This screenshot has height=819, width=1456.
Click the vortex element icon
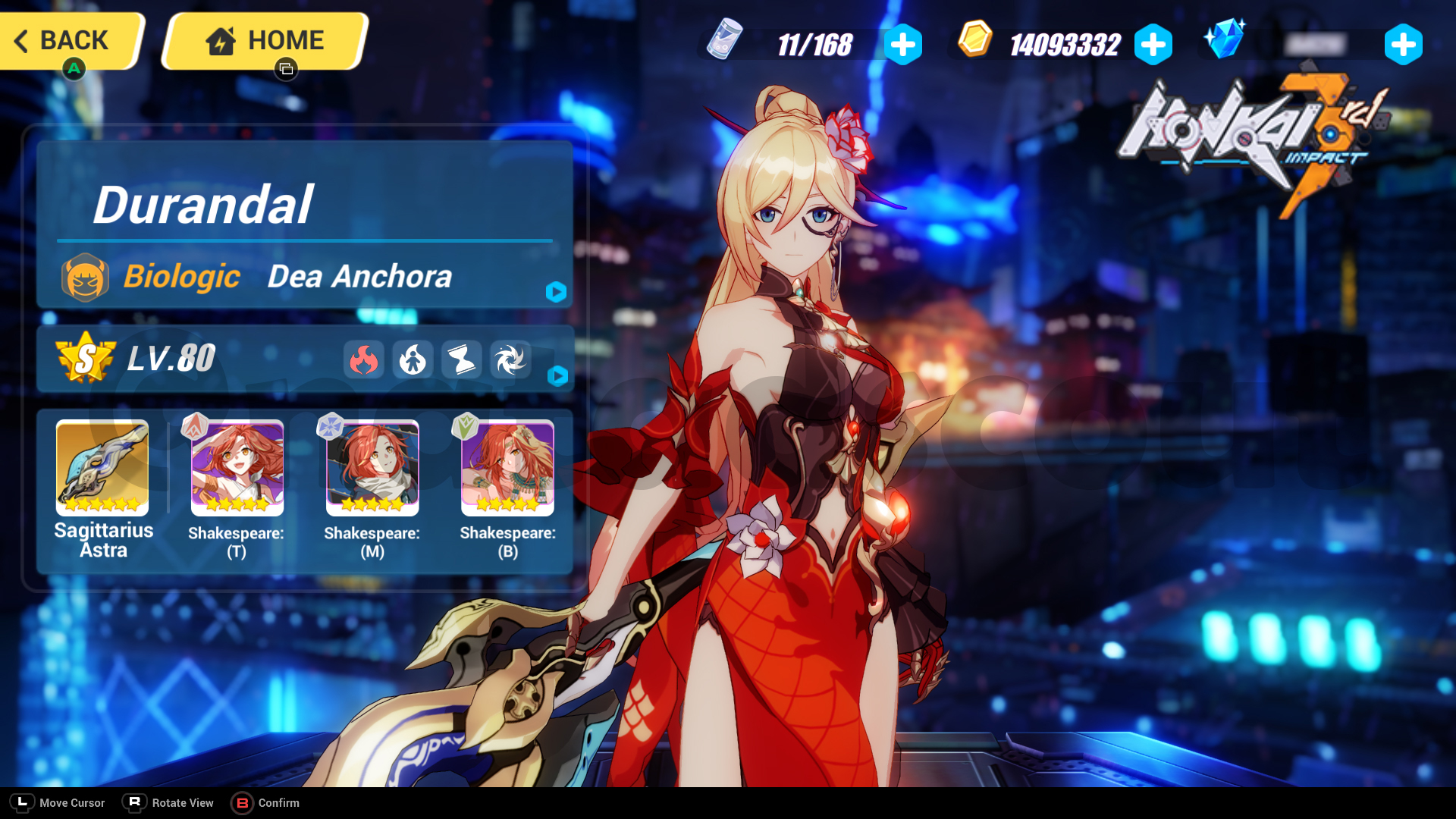510,360
